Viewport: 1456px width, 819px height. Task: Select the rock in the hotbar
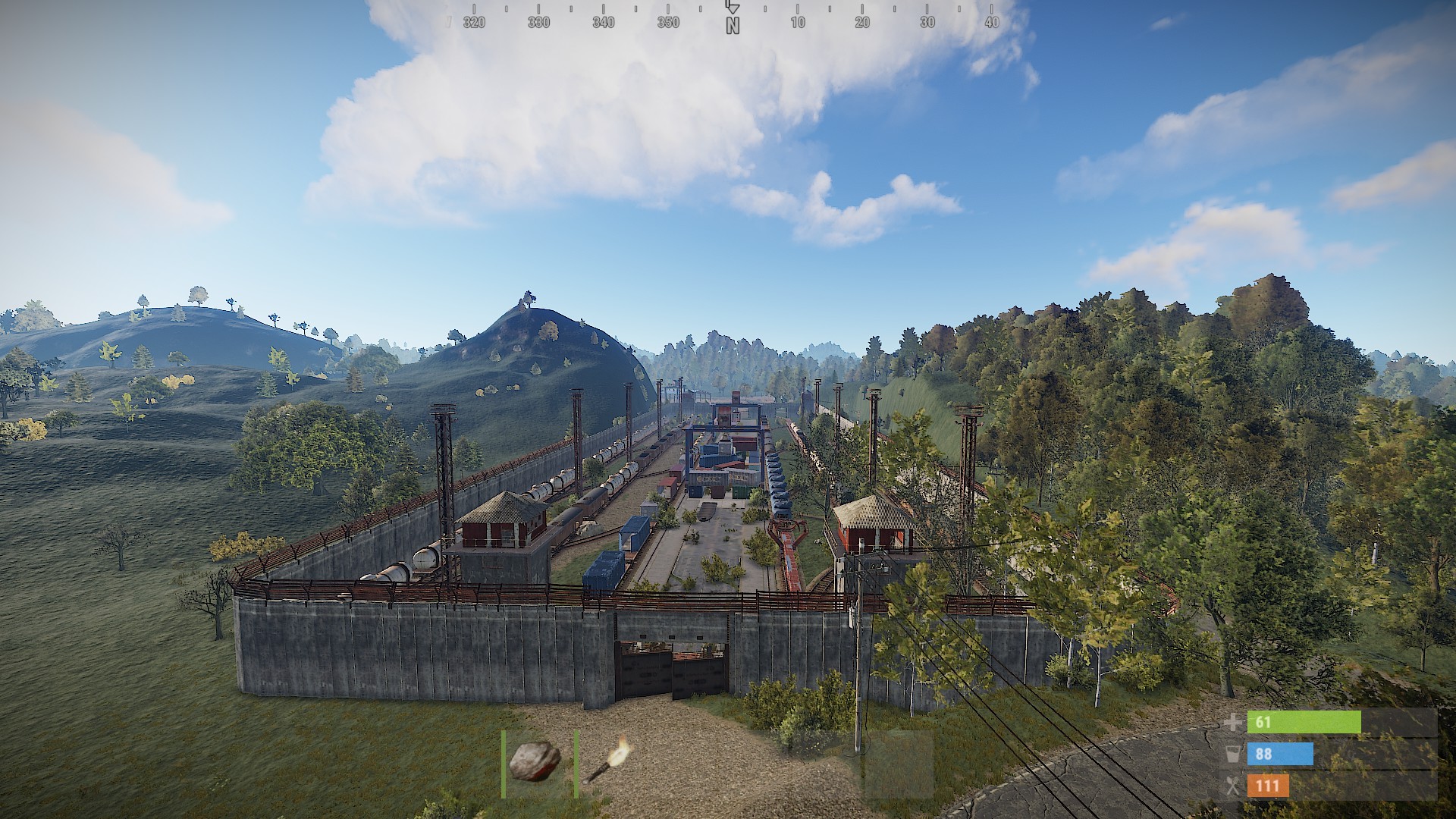pos(535,762)
